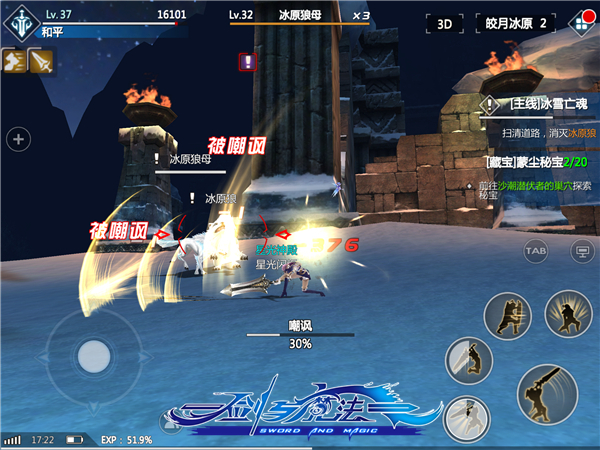The image size is (600, 450).
Task: Open the purple exclamation debuff icon
Action: point(247,62)
